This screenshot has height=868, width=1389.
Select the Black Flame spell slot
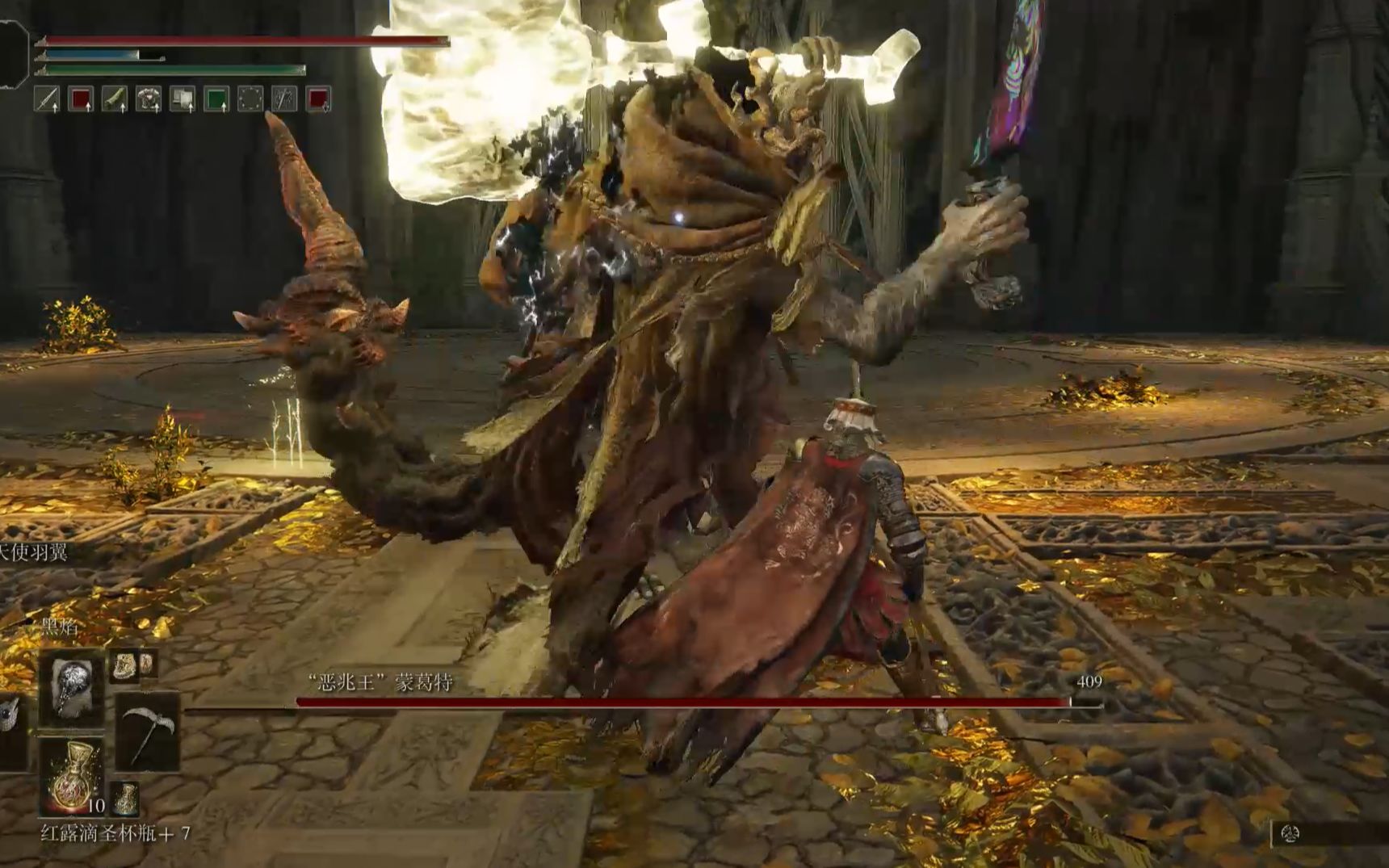pos(72,689)
